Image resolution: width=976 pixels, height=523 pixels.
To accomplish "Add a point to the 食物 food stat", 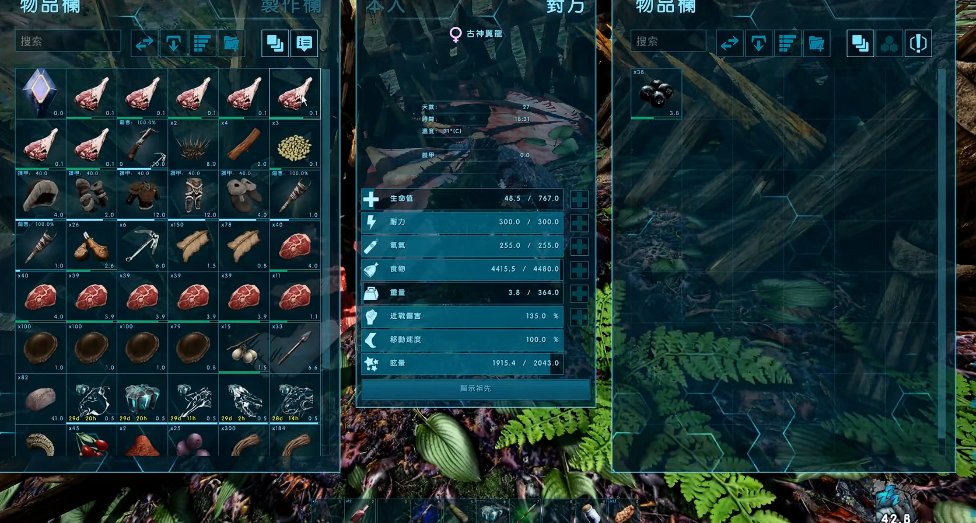I will click(x=579, y=270).
